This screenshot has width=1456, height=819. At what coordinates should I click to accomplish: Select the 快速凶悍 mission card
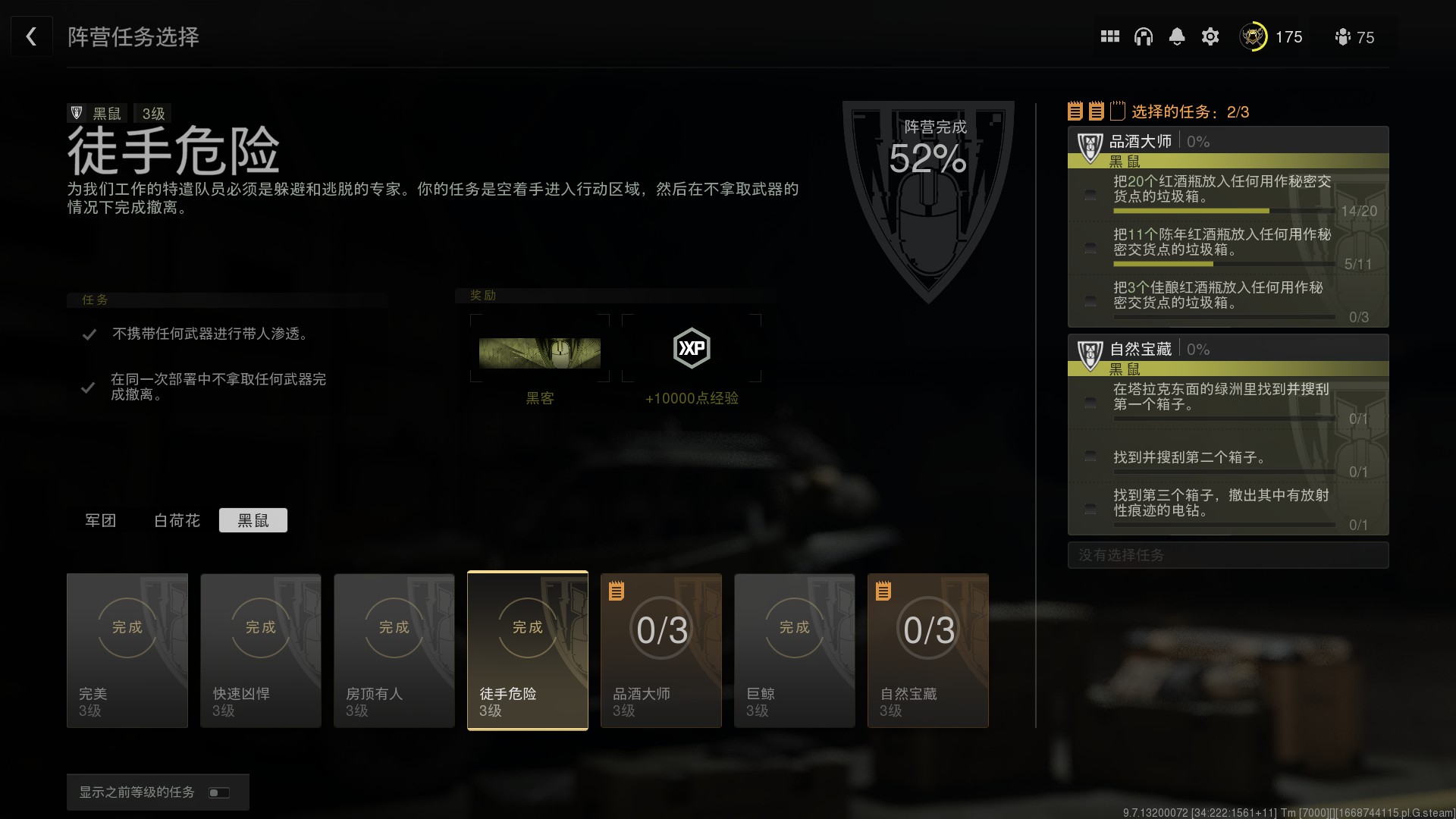click(x=261, y=651)
